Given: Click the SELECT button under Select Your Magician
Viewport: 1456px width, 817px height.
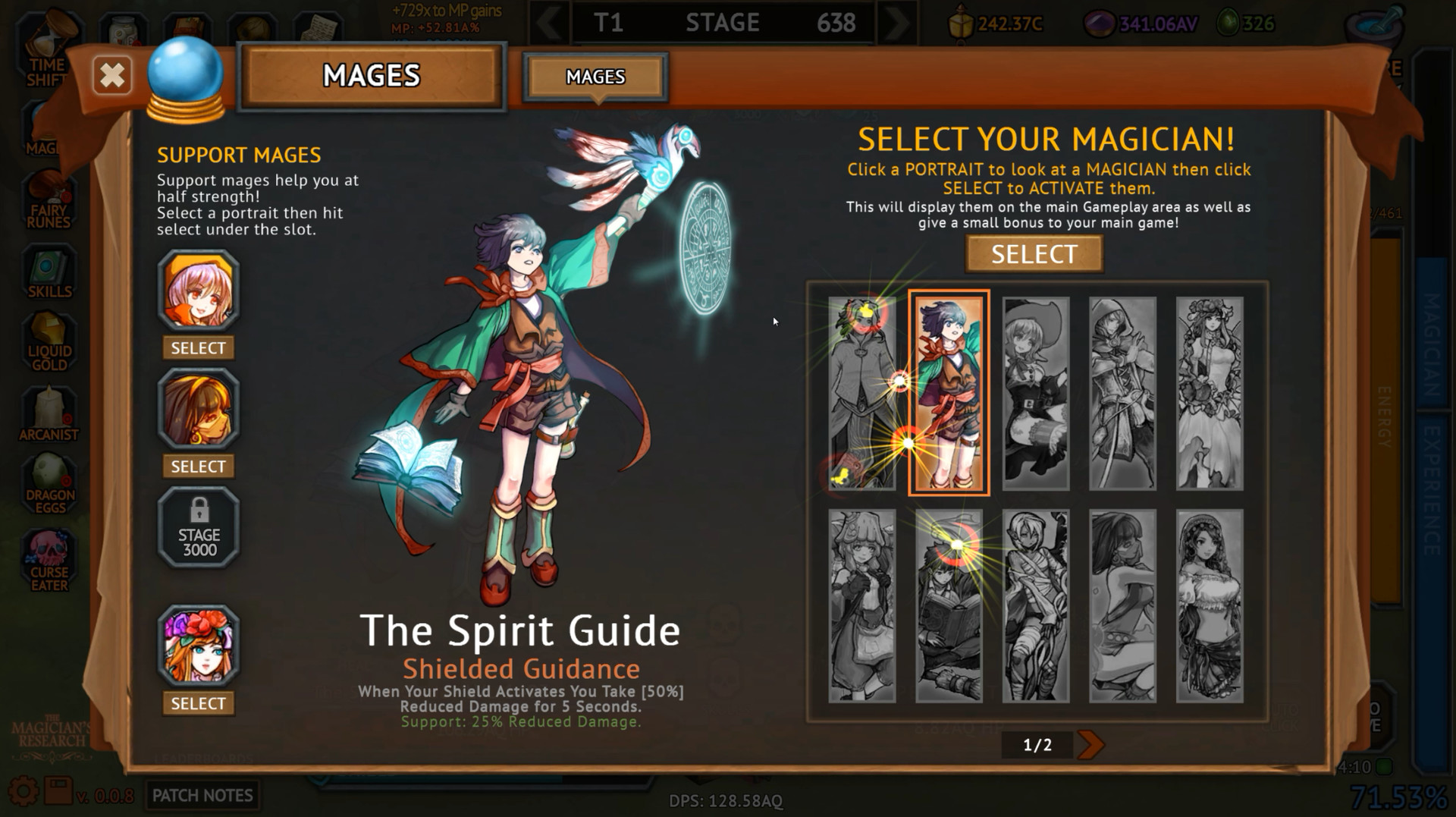Looking at the screenshot, I should point(1034,254).
